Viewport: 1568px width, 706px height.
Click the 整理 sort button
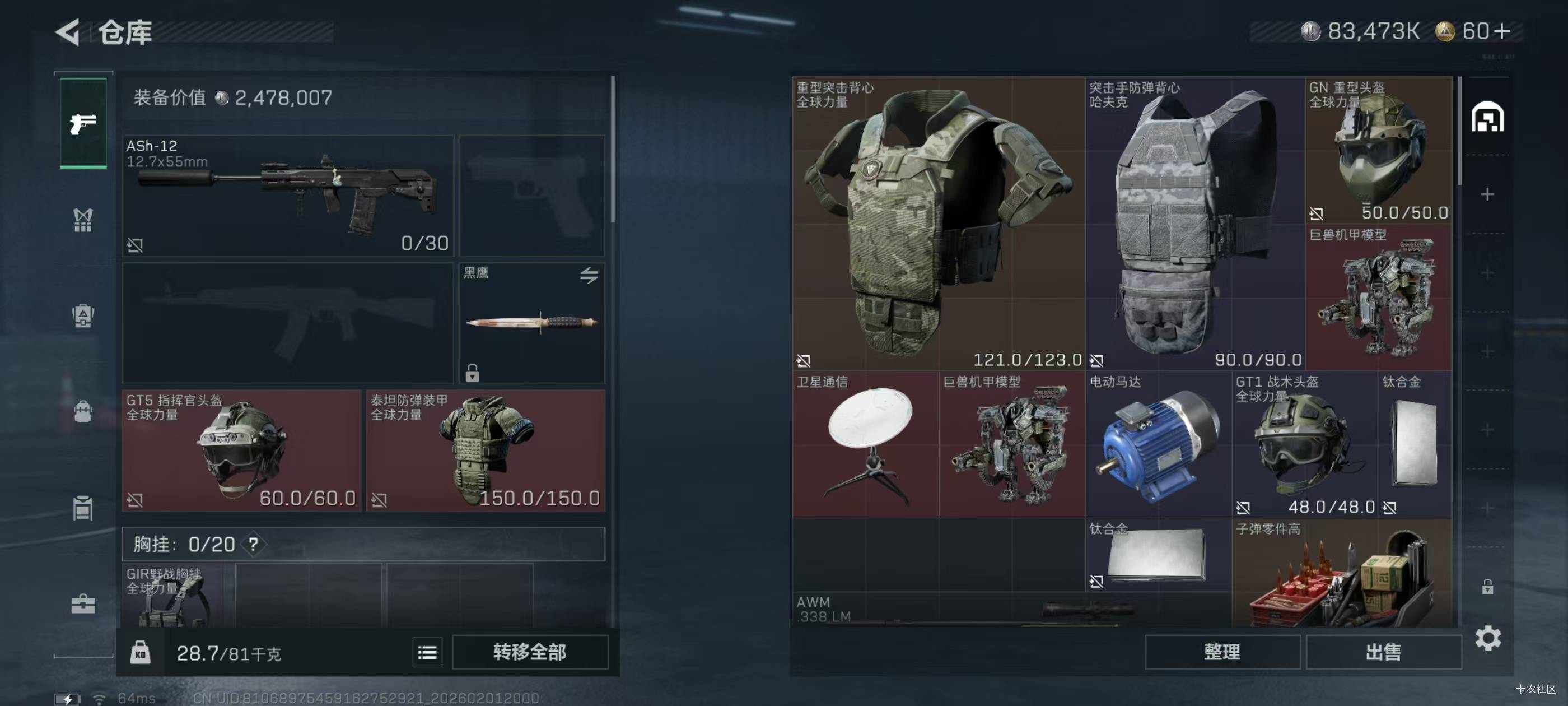point(1222,652)
